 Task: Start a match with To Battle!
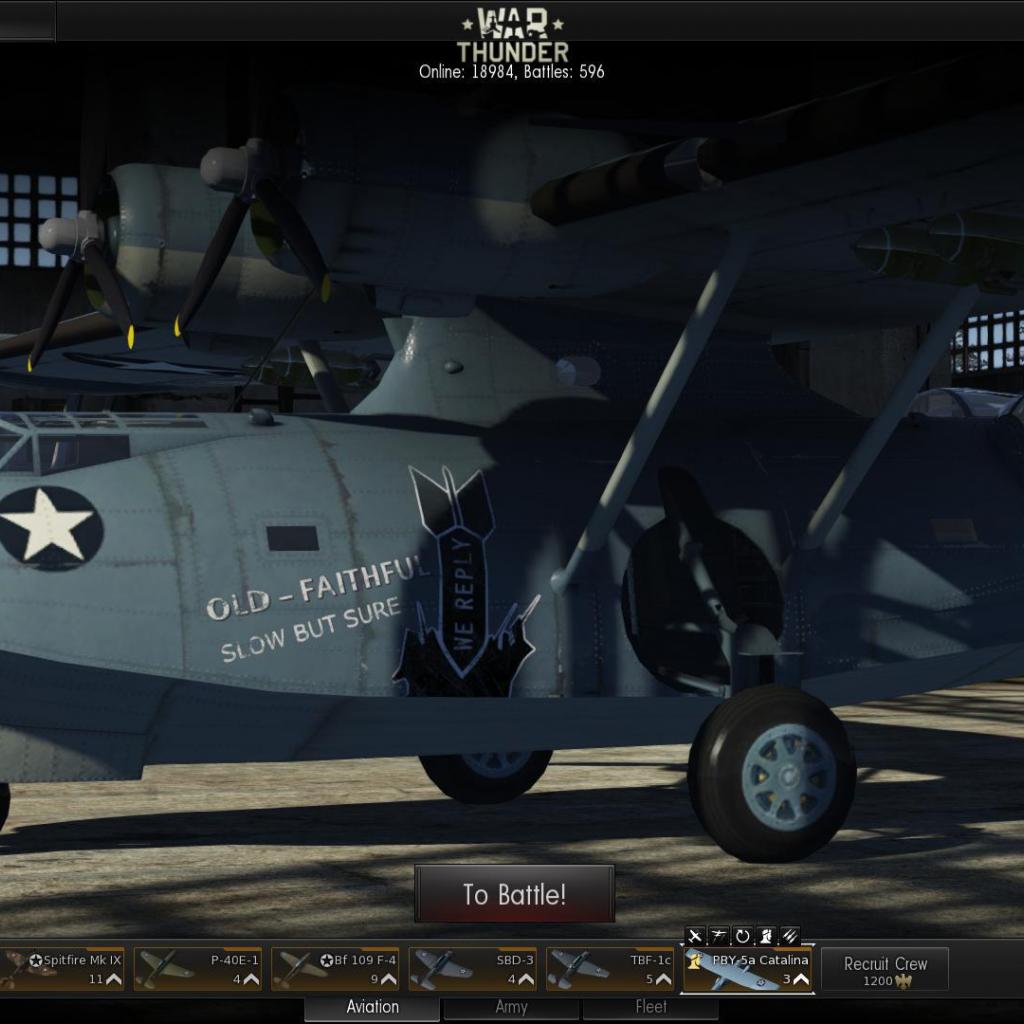point(514,894)
